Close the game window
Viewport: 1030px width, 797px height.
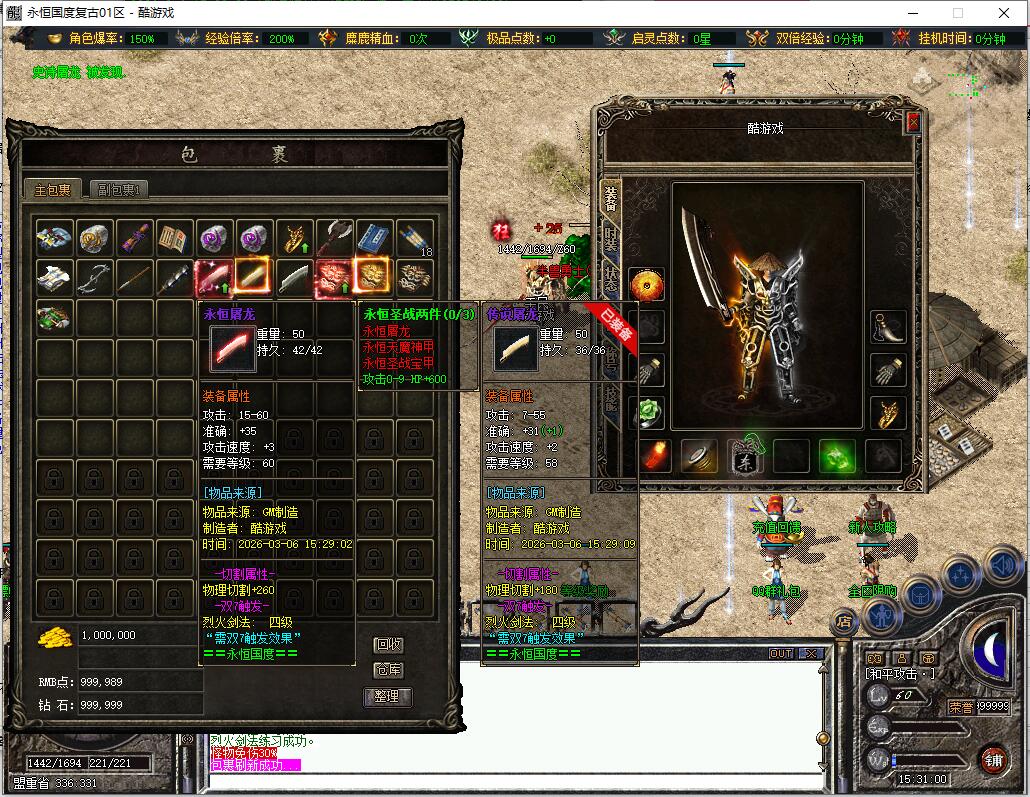[1003, 13]
